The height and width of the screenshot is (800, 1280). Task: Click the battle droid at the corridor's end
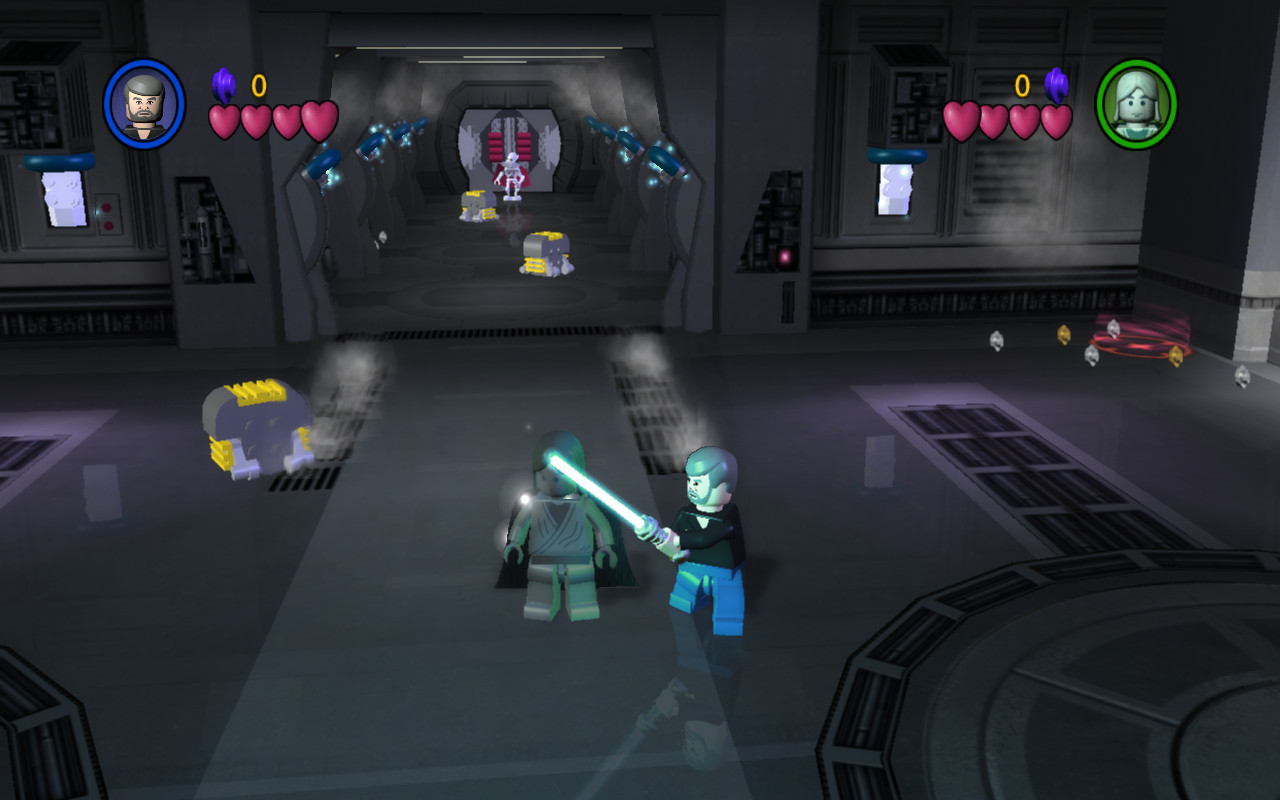pyautogui.click(x=513, y=180)
